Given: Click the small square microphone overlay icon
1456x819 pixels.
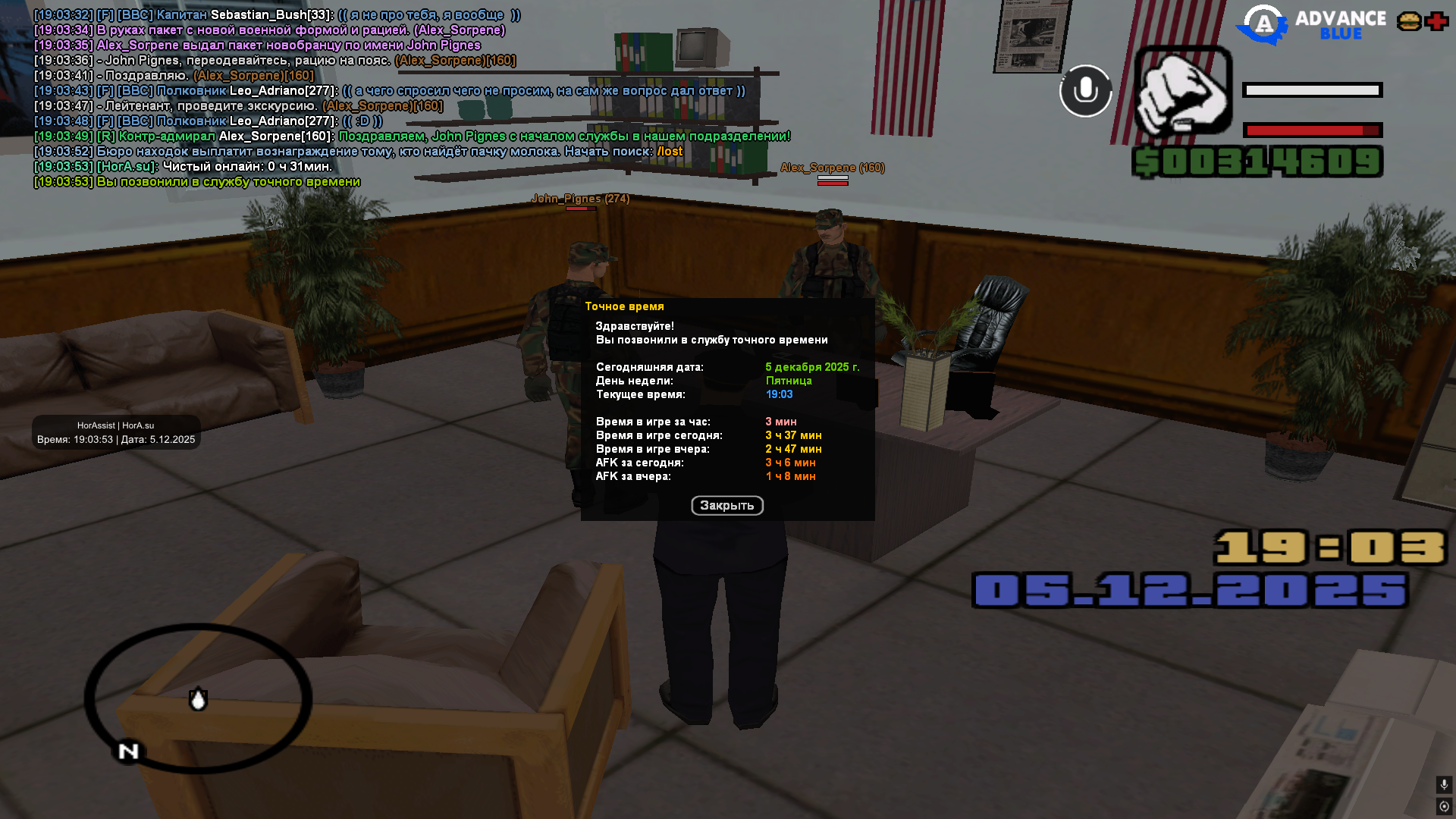Looking at the screenshot, I should (1444, 784).
